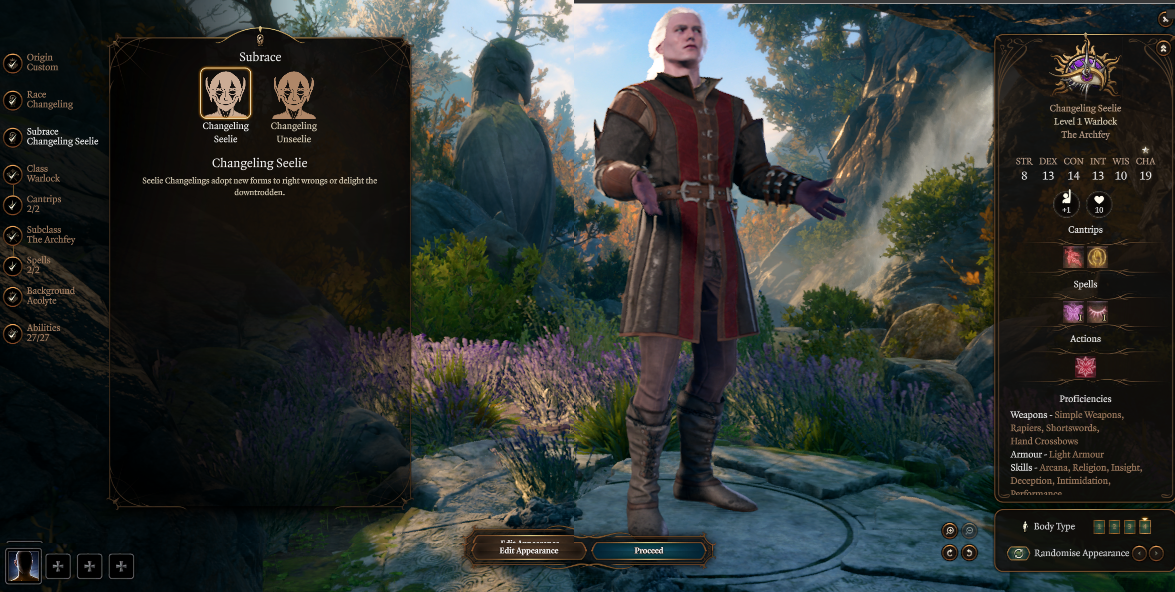Proceed to the next step

[648, 551]
